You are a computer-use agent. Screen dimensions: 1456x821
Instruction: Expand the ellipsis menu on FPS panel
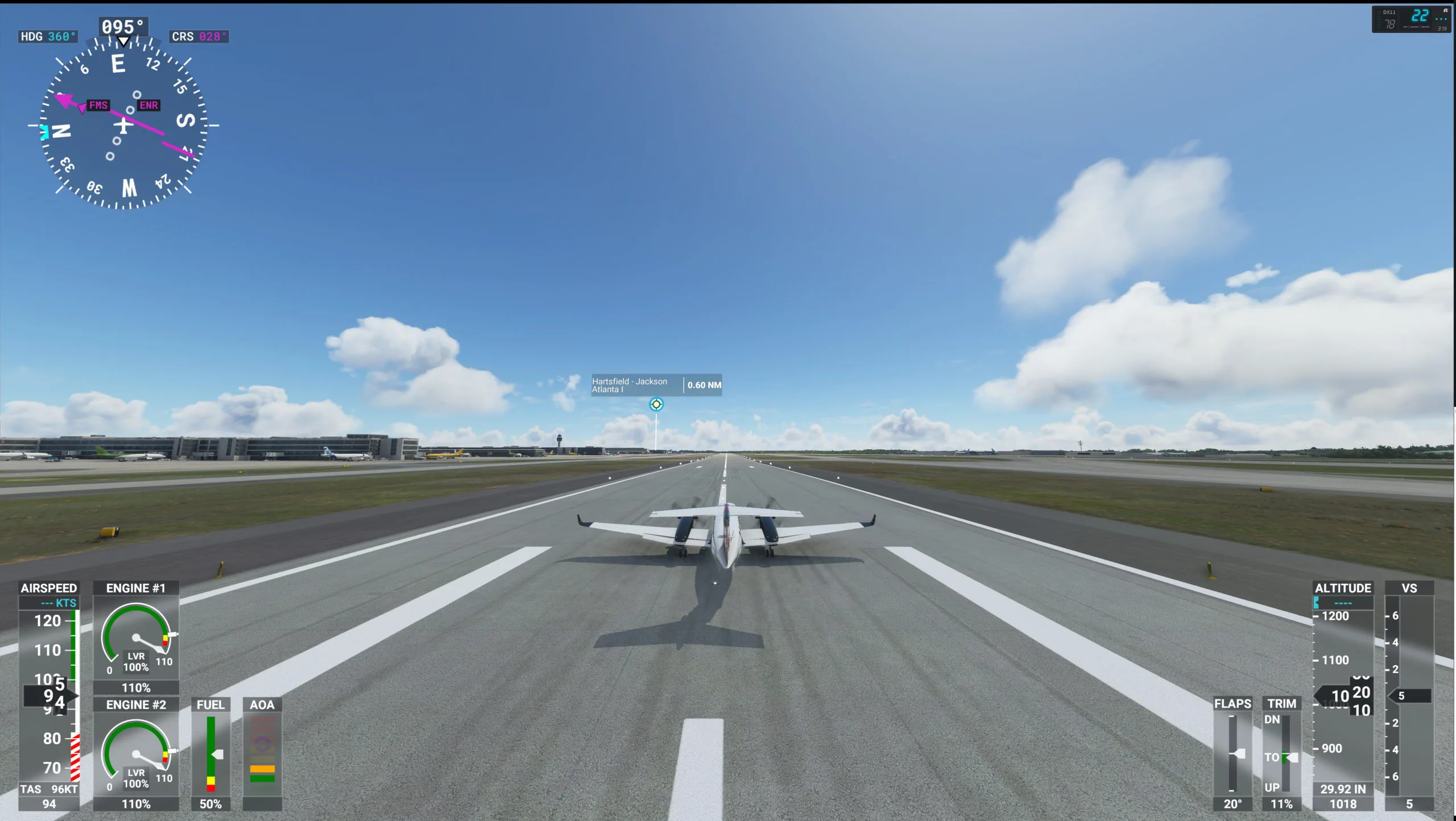tap(1442, 18)
